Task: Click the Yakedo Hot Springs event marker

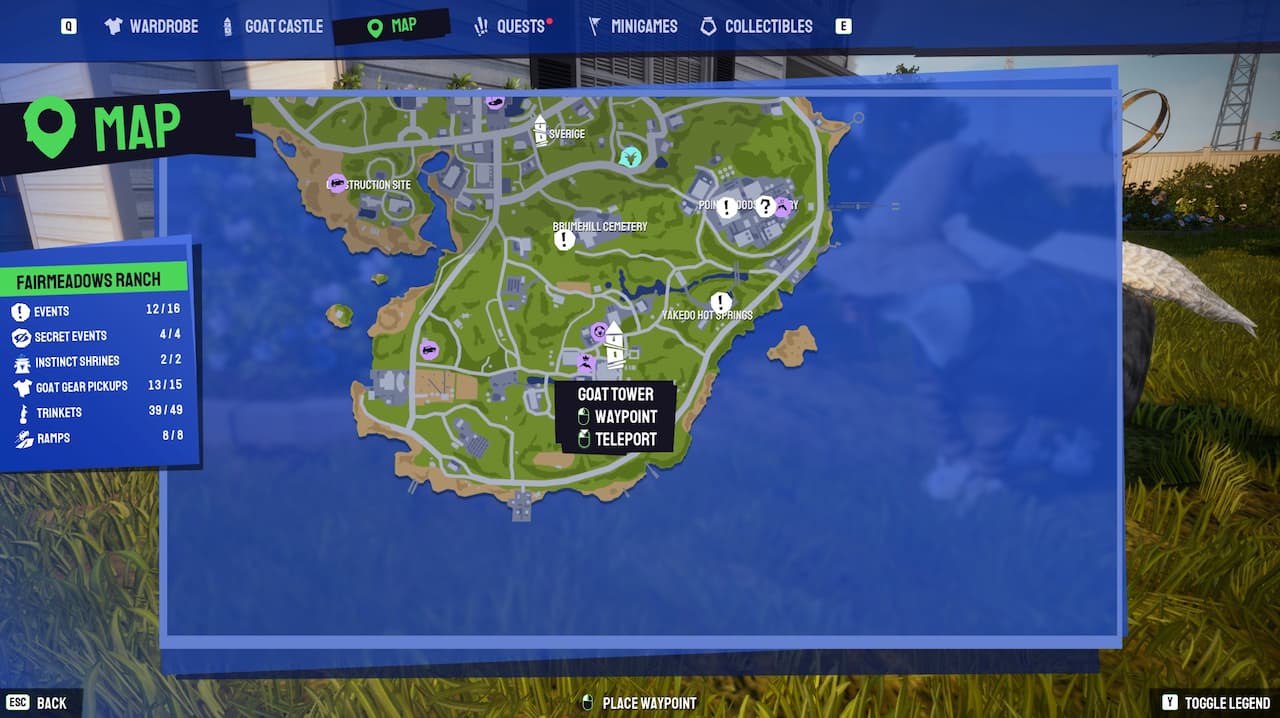Action: tap(721, 301)
